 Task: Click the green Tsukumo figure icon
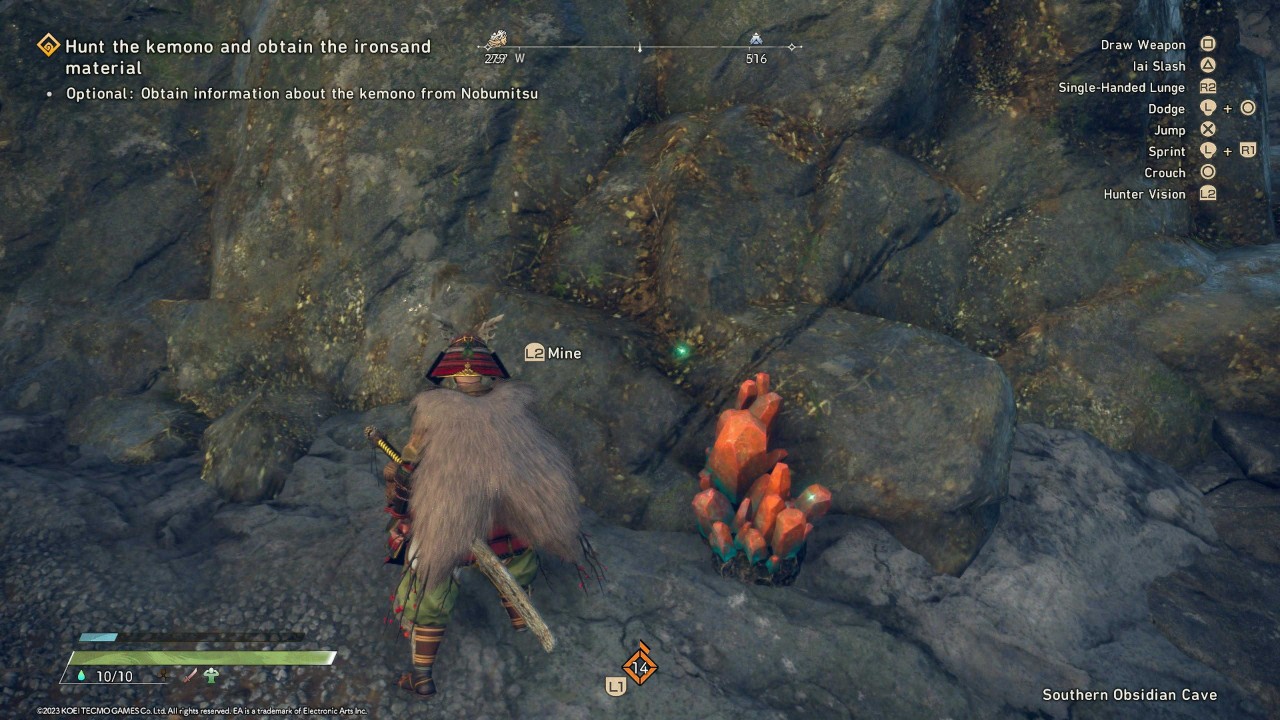click(212, 675)
